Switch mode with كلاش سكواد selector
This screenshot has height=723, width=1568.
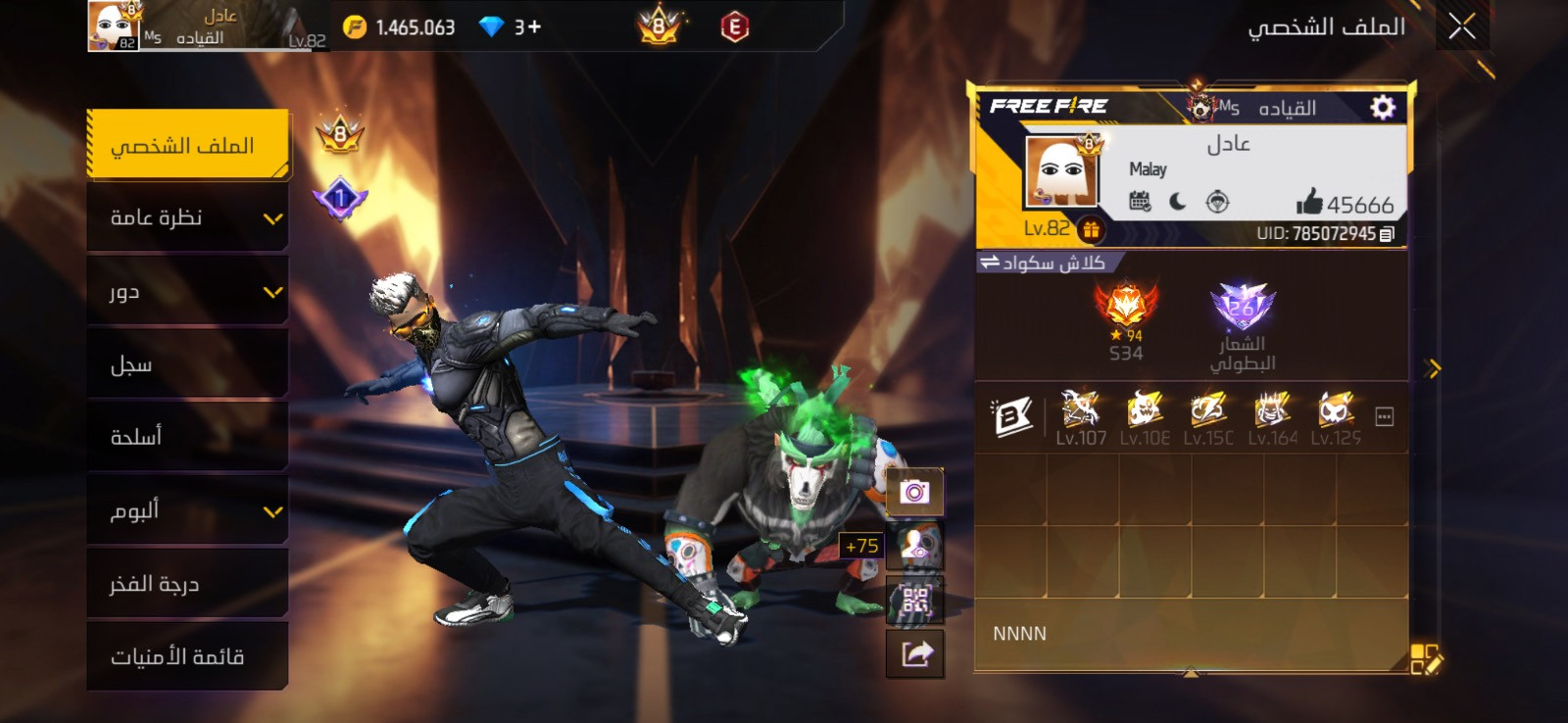(1044, 263)
